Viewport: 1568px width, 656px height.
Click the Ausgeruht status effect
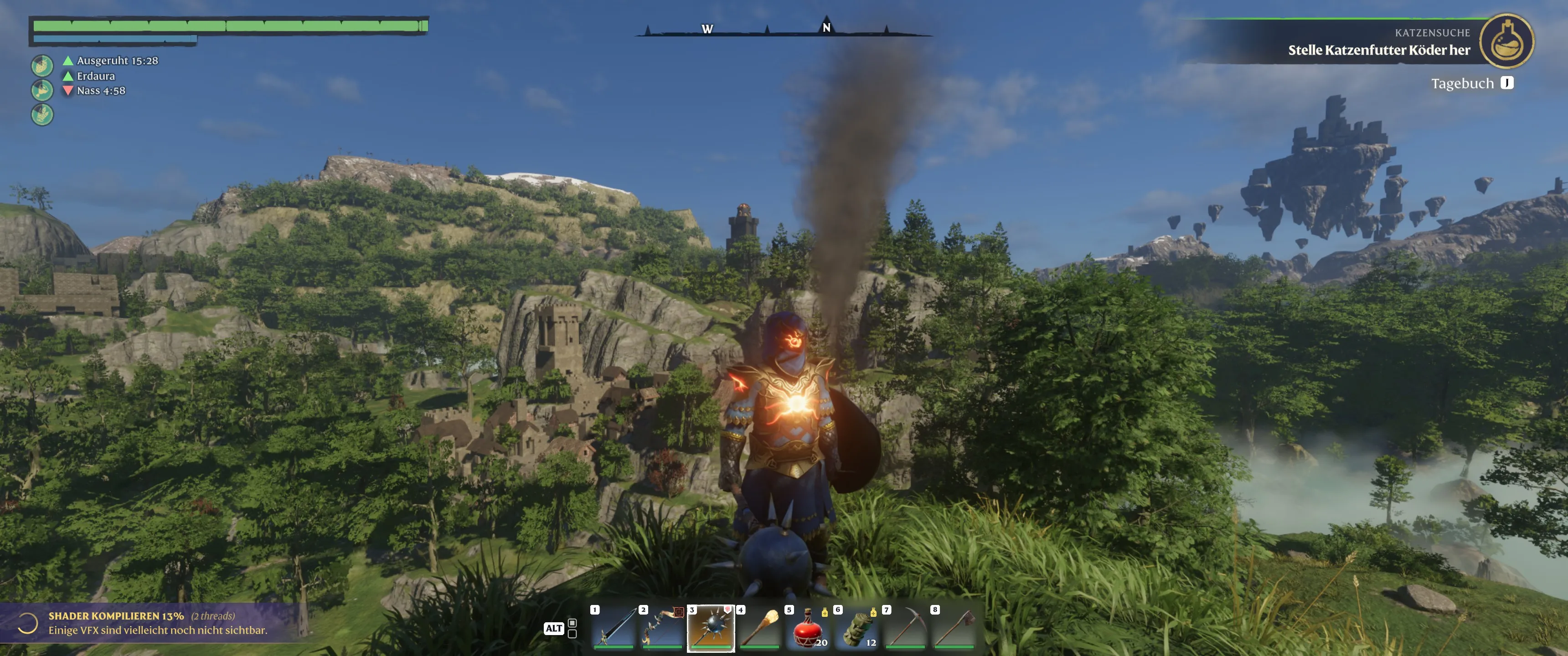click(116, 61)
